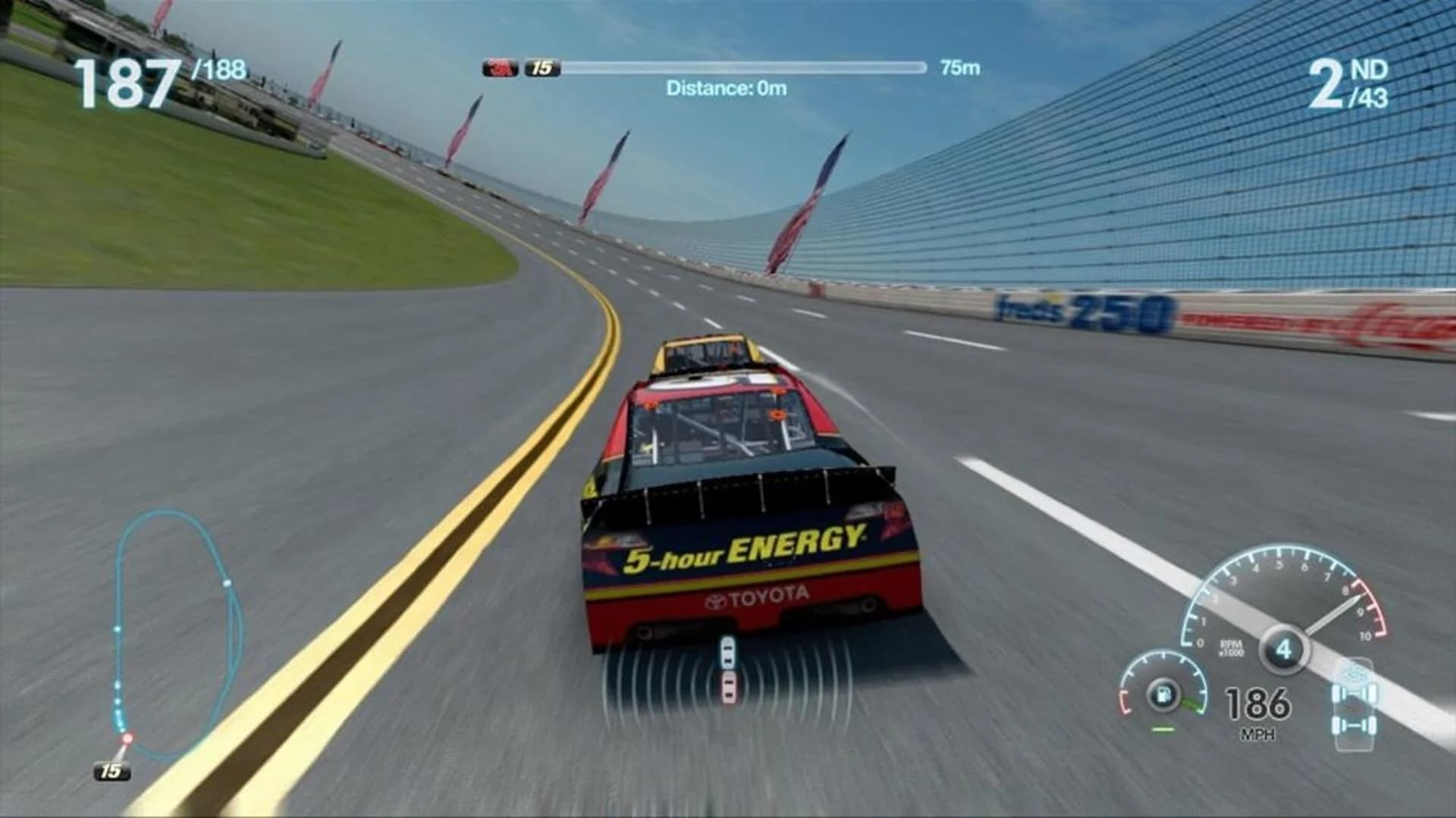The image size is (1456, 818).
Task: Click the 3M sponsor icon near the distance bar
Action: point(500,67)
